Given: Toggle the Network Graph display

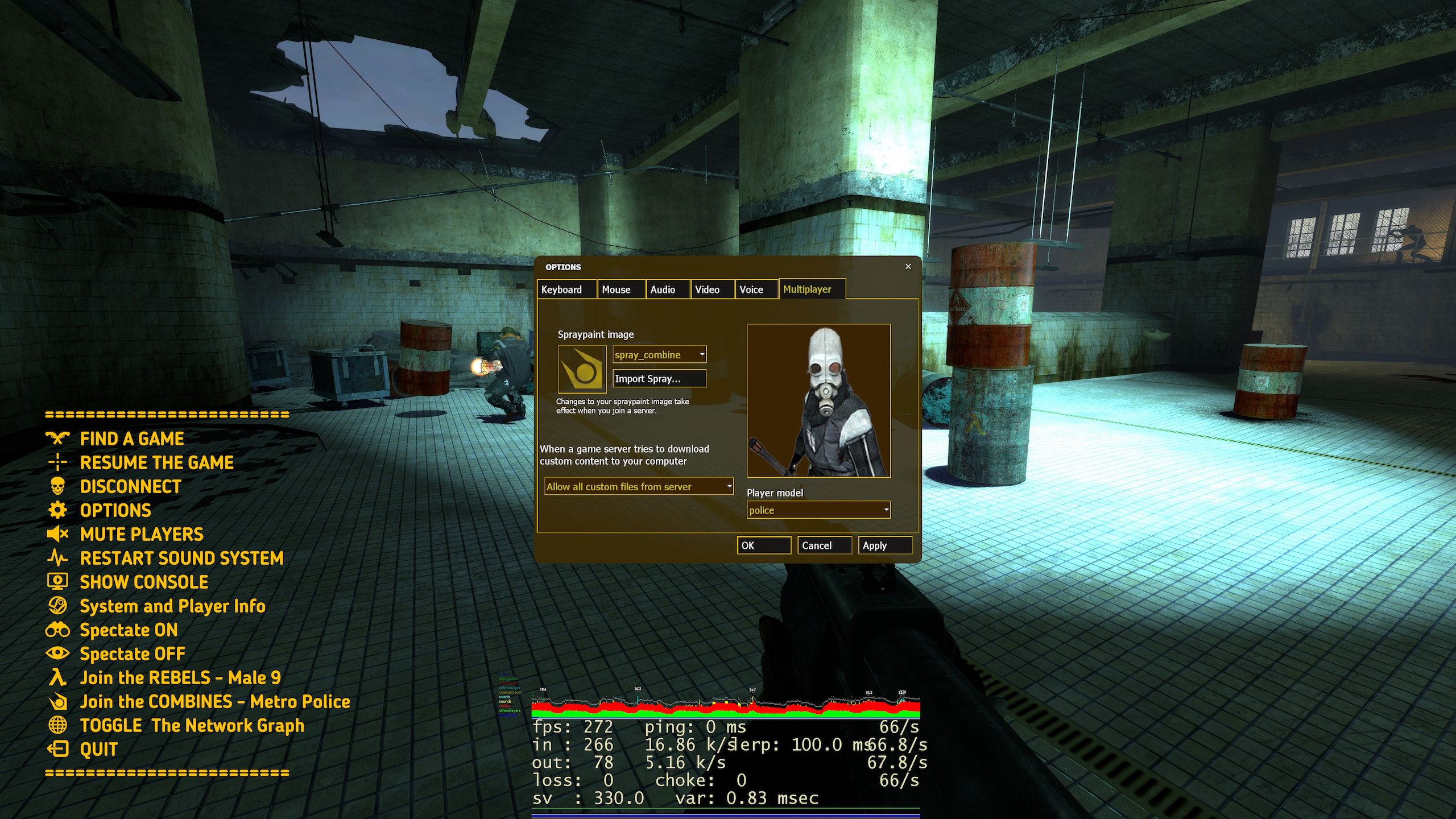Looking at the screenshot, I should pos(57,725).
